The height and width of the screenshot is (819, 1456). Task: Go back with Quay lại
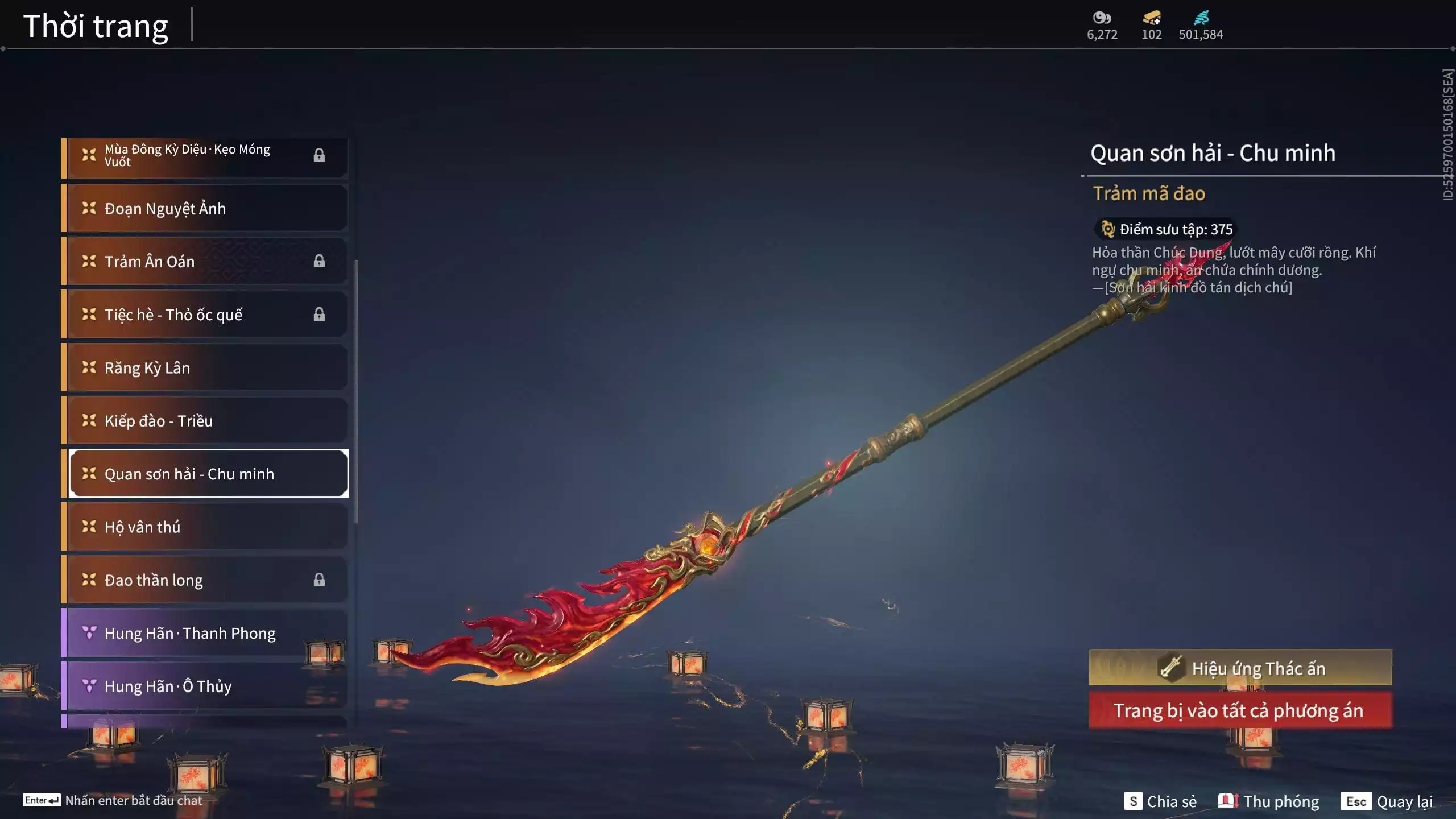(1387, 801)
